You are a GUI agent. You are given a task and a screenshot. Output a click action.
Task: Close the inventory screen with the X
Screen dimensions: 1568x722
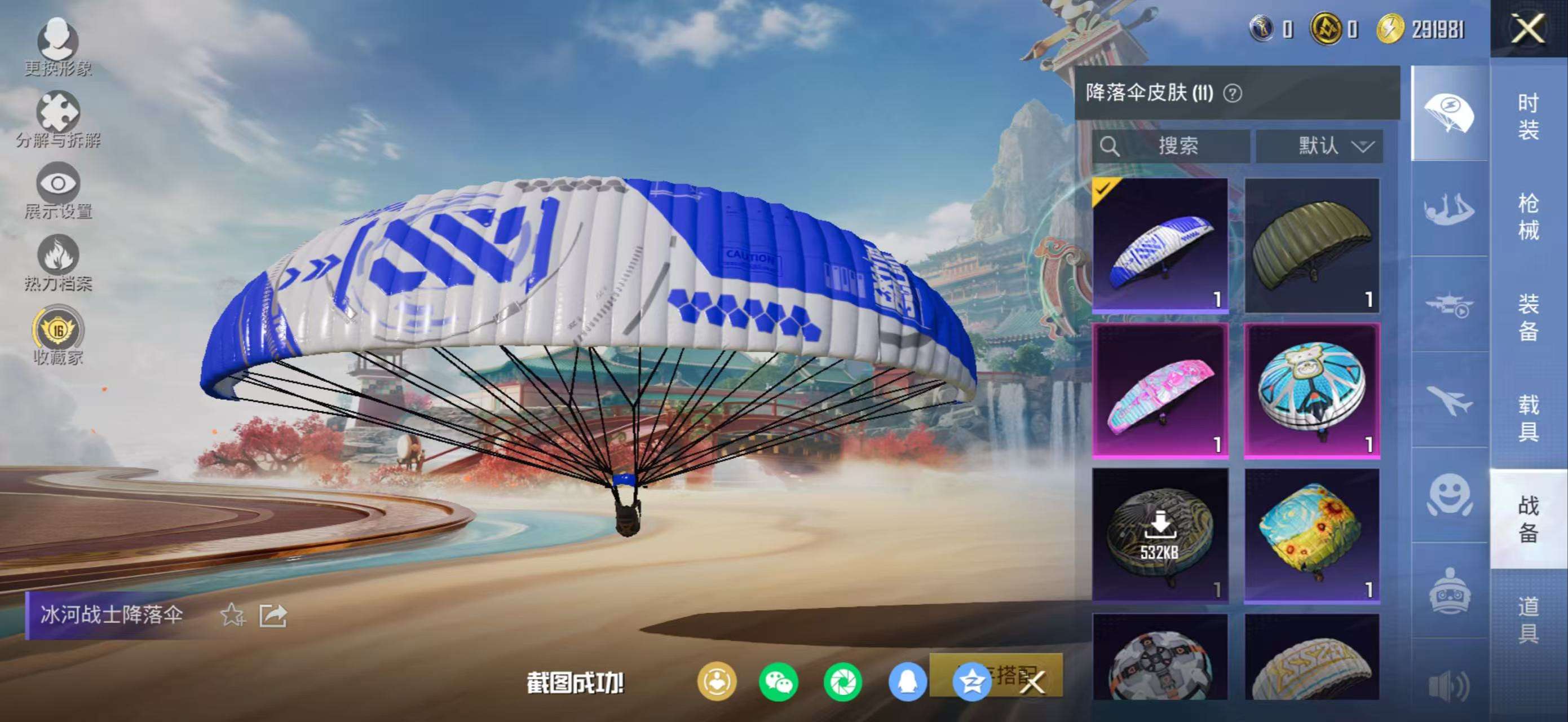[x=1528, y=29]
